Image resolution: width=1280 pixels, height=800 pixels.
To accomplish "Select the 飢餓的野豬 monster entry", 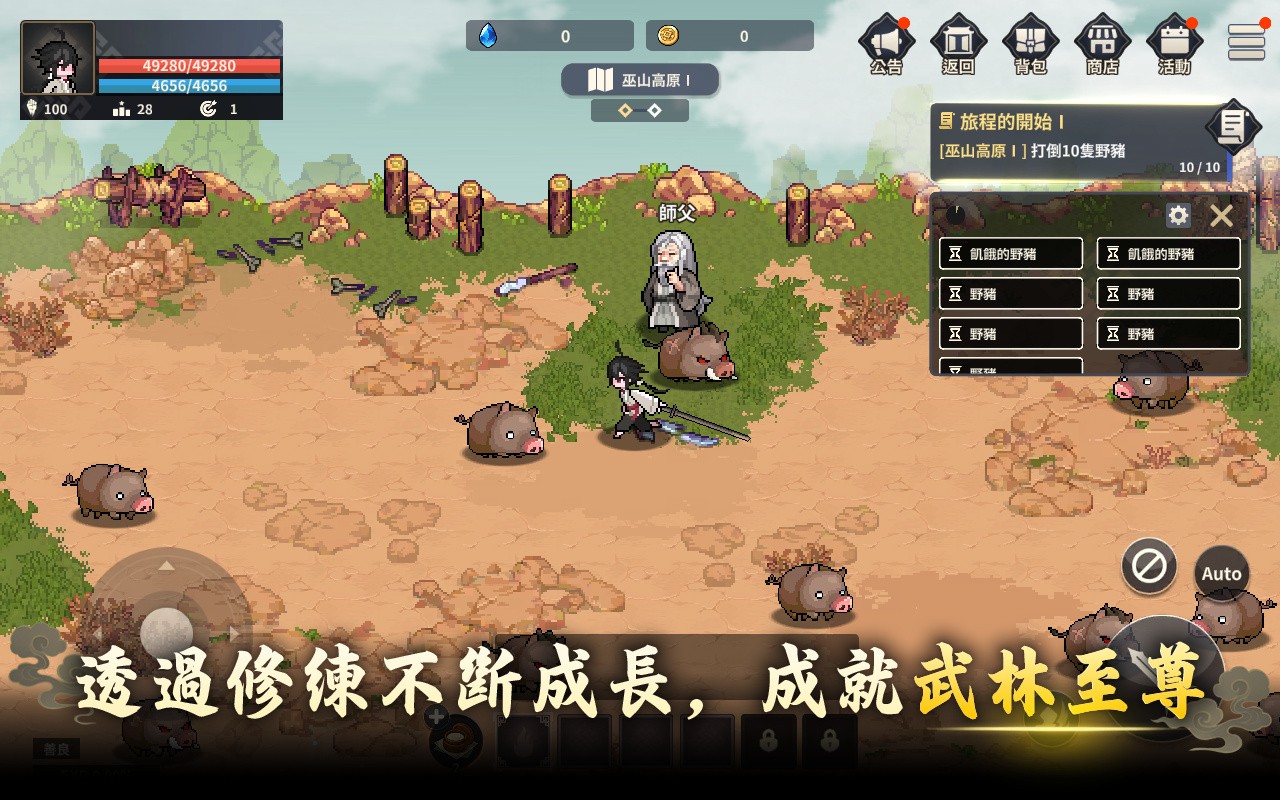I will (1010, 253).
